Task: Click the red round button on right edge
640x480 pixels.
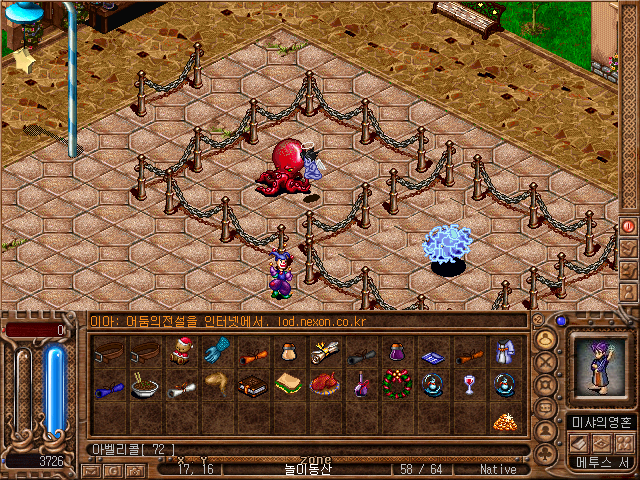Action: 629,226
